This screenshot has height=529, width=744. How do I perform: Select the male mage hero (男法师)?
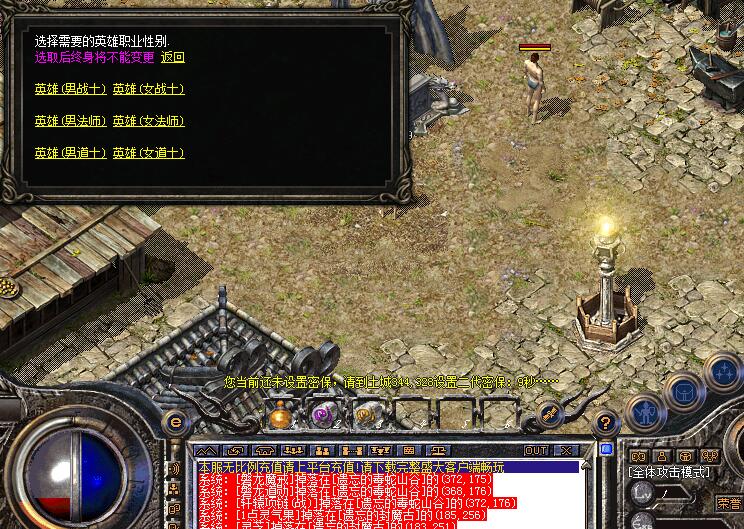click(70, 122)
